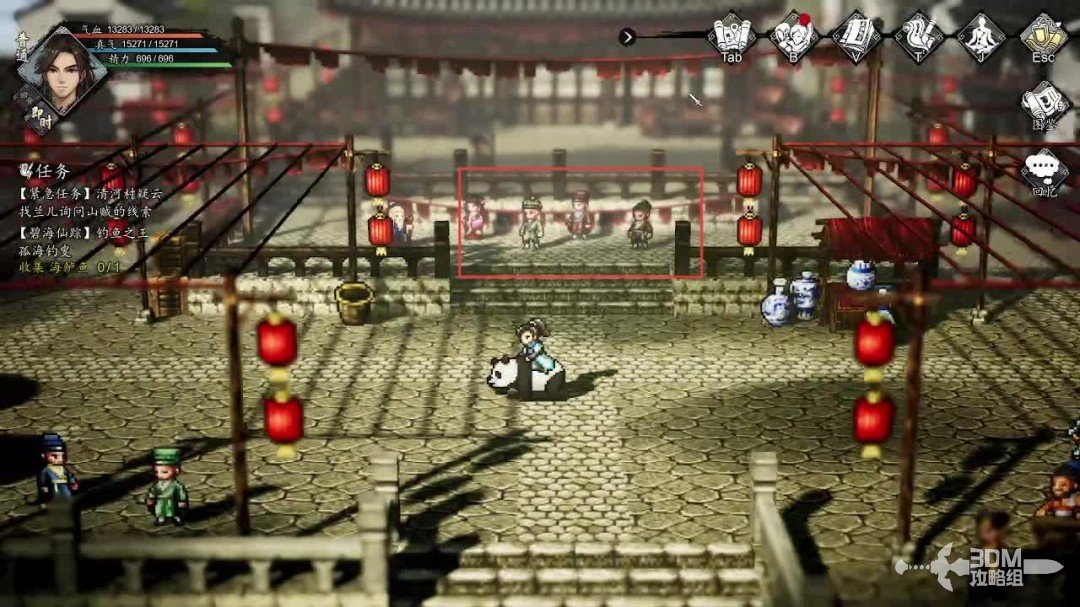Open the 图鉴 codex icon
The image size is (1080, 607).
click(1043, 102)
